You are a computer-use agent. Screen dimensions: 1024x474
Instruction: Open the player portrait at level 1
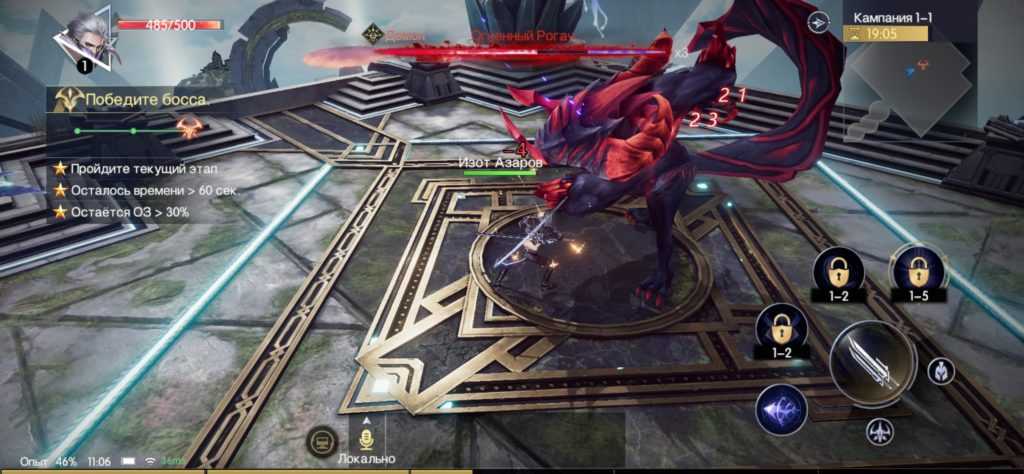[x=85, y=38]
